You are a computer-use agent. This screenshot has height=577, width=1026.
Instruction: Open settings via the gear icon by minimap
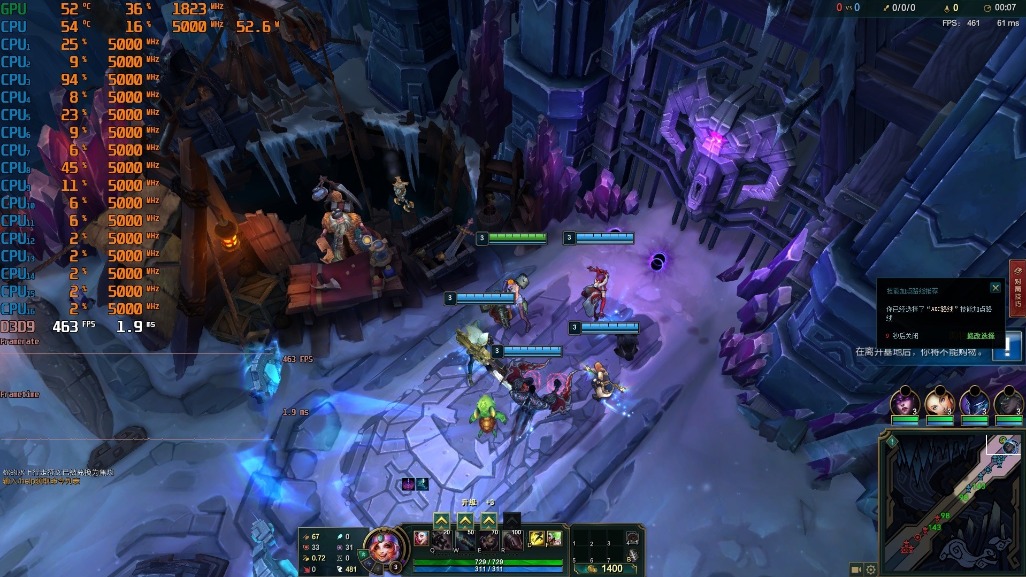(871, 569)
